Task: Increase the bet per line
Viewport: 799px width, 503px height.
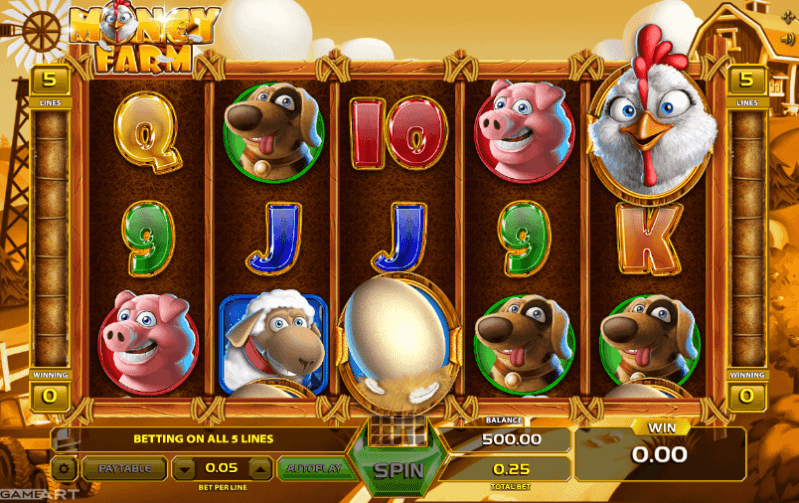Action: [258, 467]
